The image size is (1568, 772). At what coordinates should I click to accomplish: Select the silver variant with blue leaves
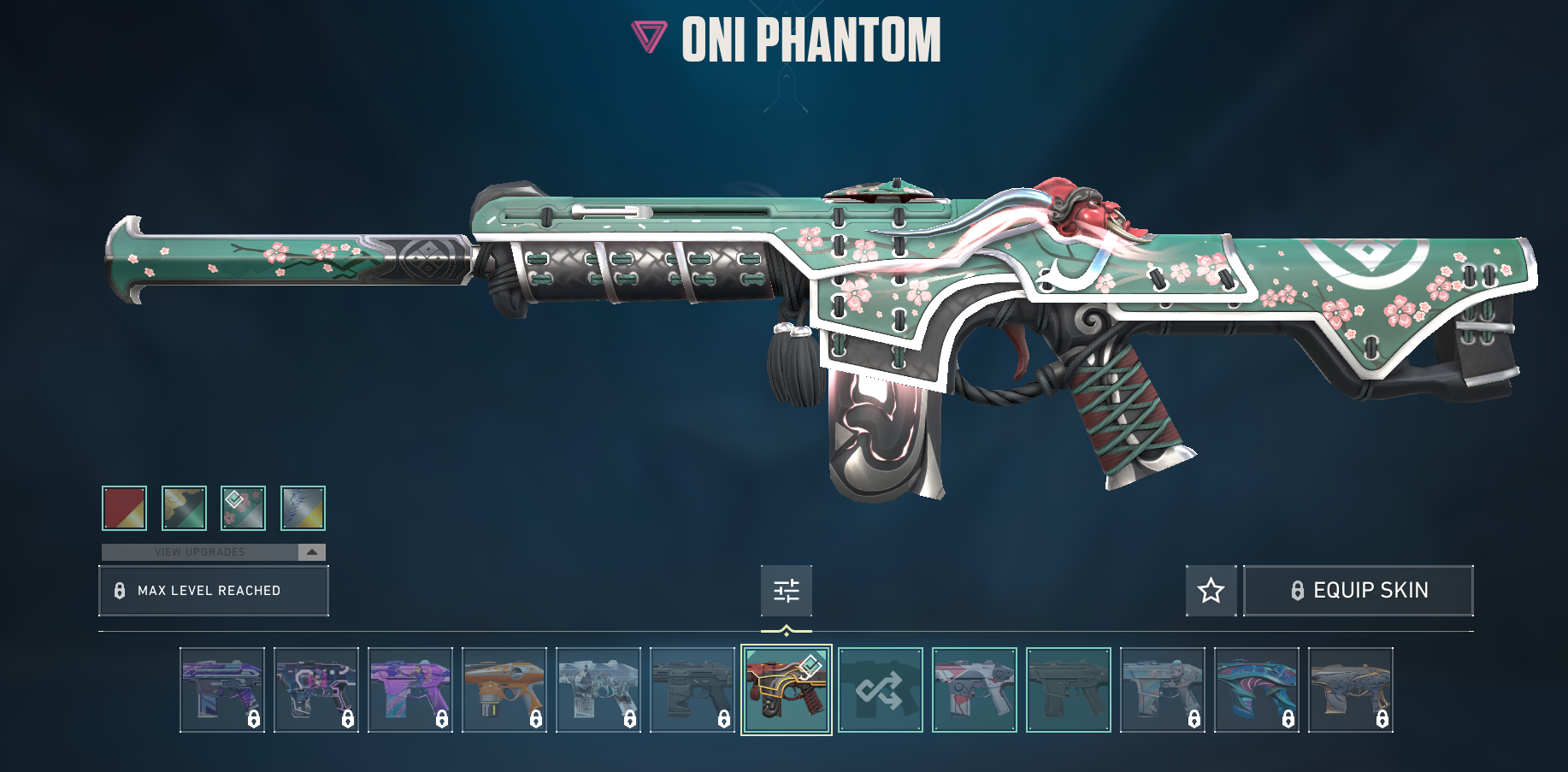coord(304,508)
